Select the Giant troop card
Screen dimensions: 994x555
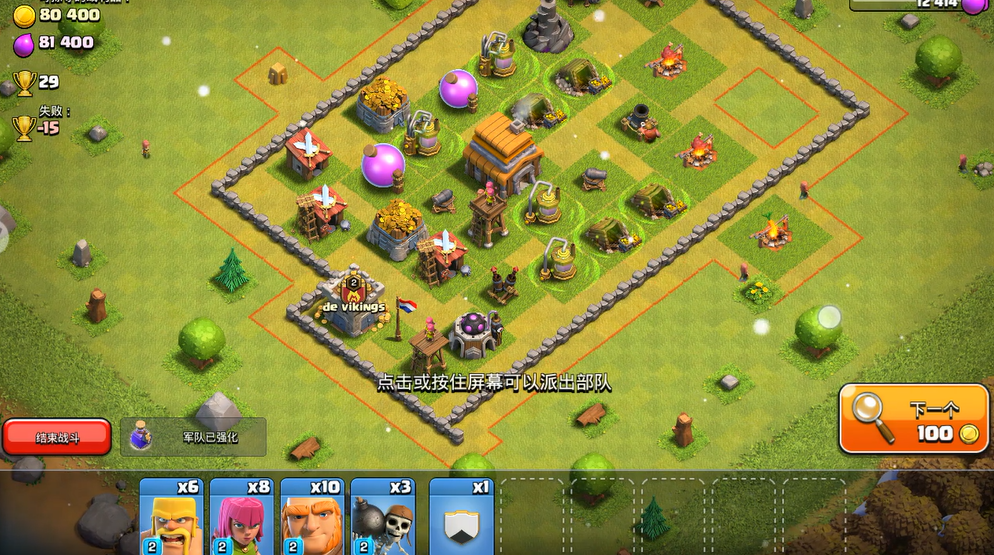(x=312, y=518)
